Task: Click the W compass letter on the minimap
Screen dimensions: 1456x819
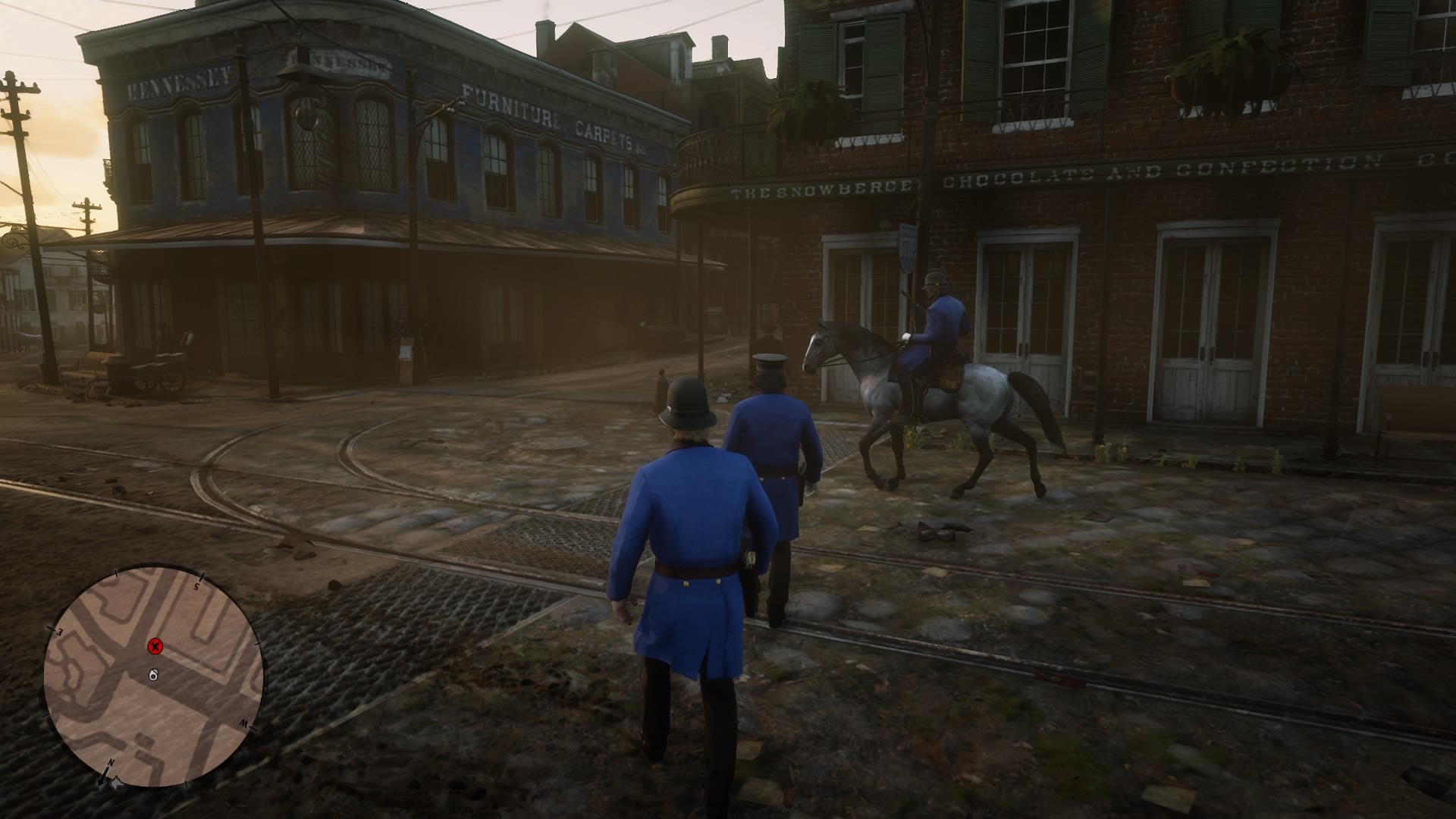Action: (x=243, y=724)
